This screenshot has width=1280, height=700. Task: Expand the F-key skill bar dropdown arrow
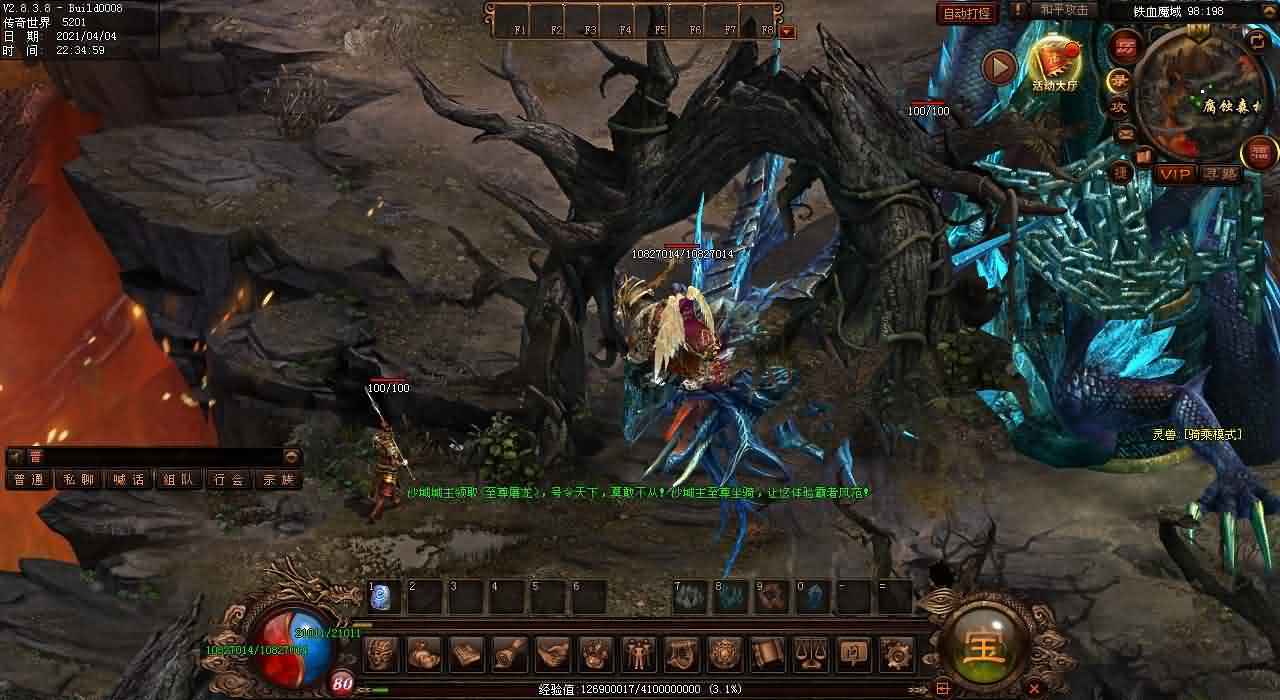pyautogui.click(x=787, y=32)
